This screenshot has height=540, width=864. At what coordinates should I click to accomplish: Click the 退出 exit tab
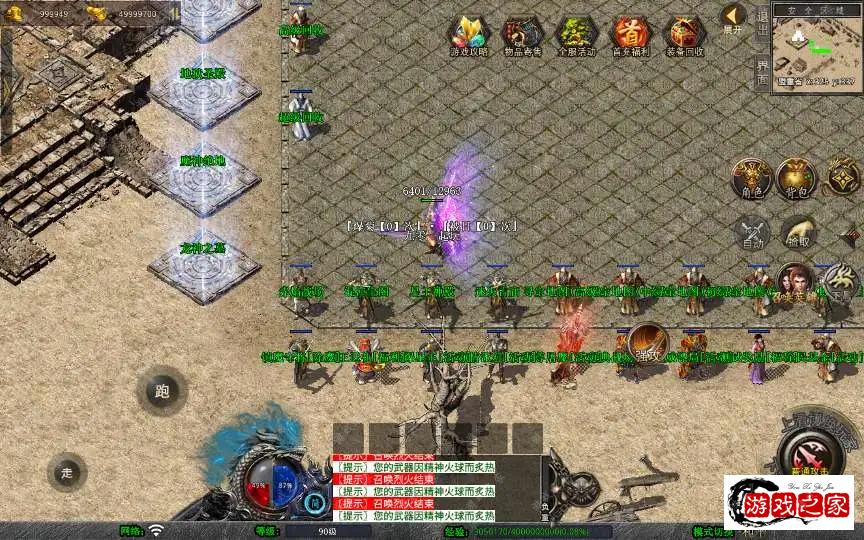click(x=762, y=22)
